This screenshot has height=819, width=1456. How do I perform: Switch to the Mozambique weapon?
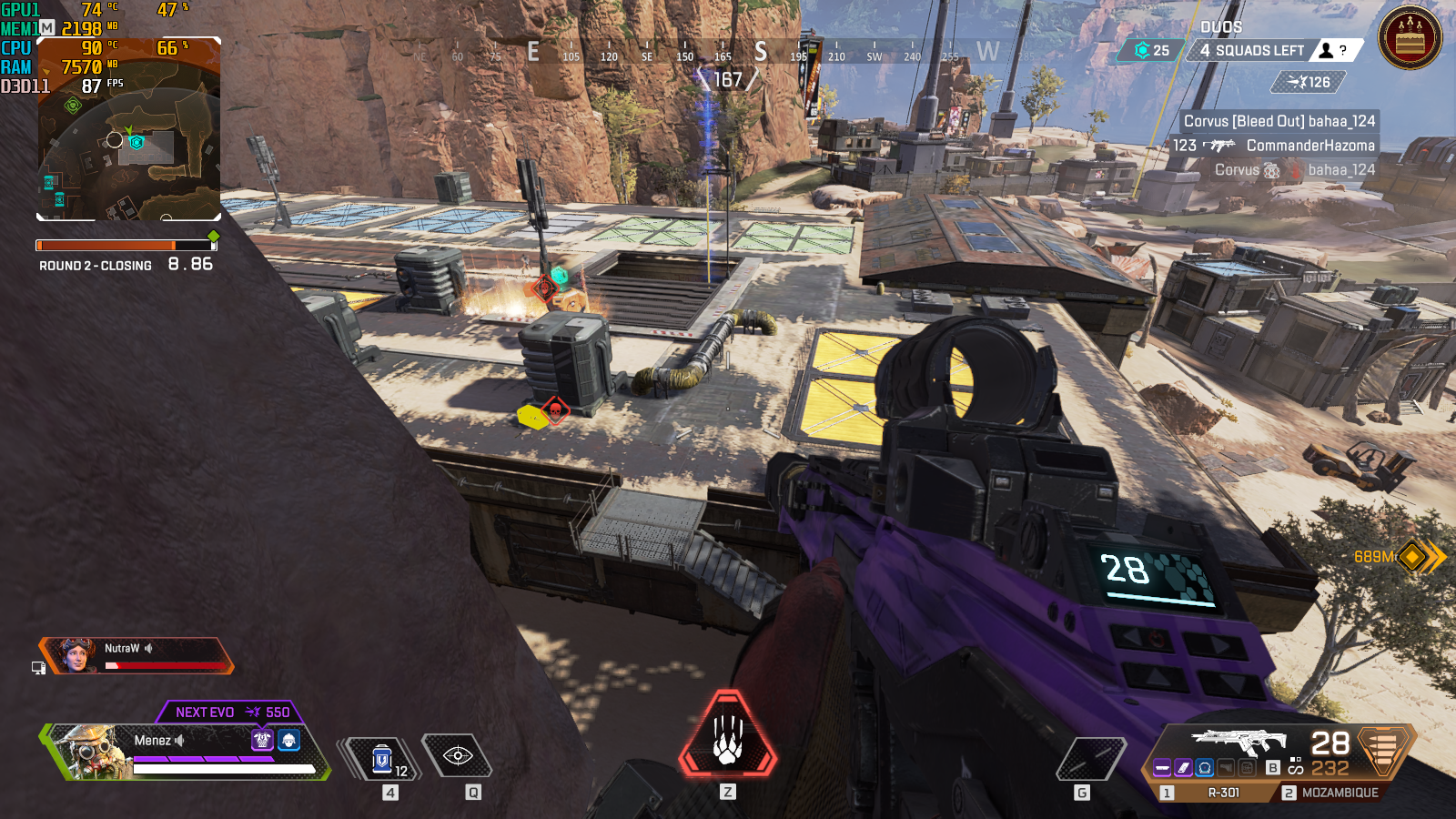[x=1339, y=793]
